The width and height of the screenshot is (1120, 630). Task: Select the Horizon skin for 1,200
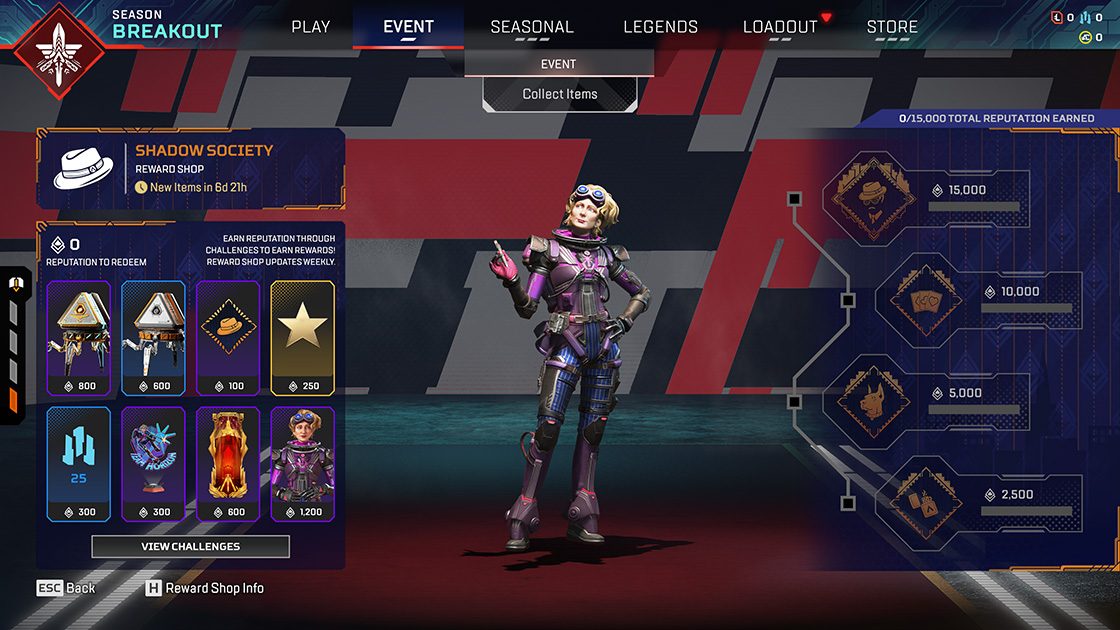coord(302,463)
